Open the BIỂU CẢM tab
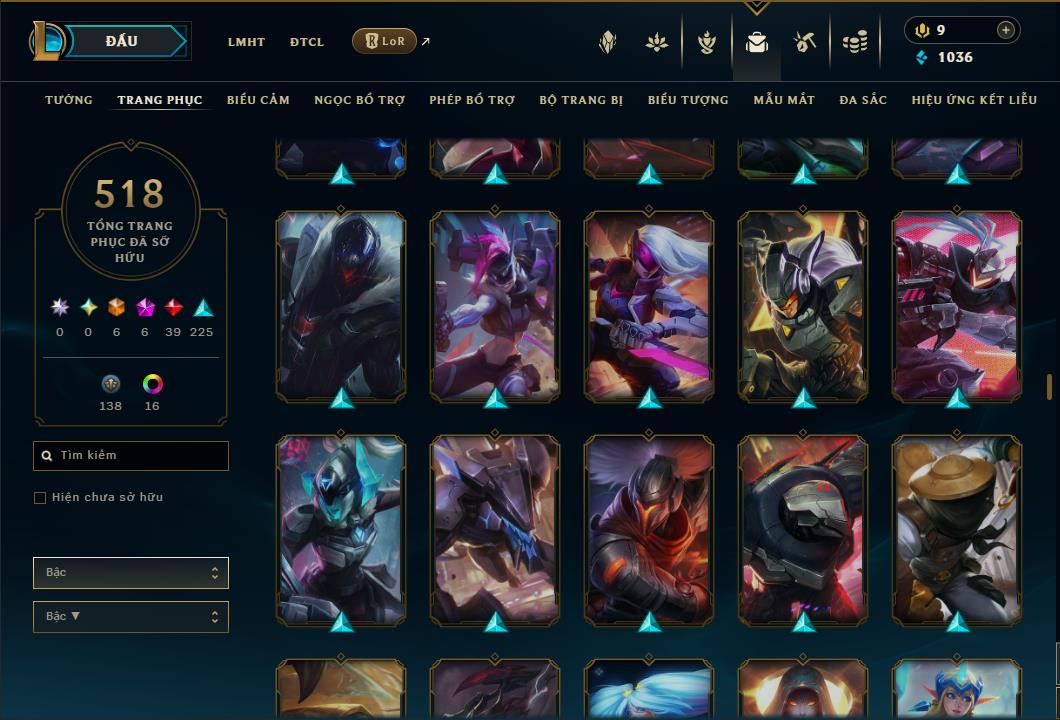The image size is (1060, 720). [x=258, y=100]
